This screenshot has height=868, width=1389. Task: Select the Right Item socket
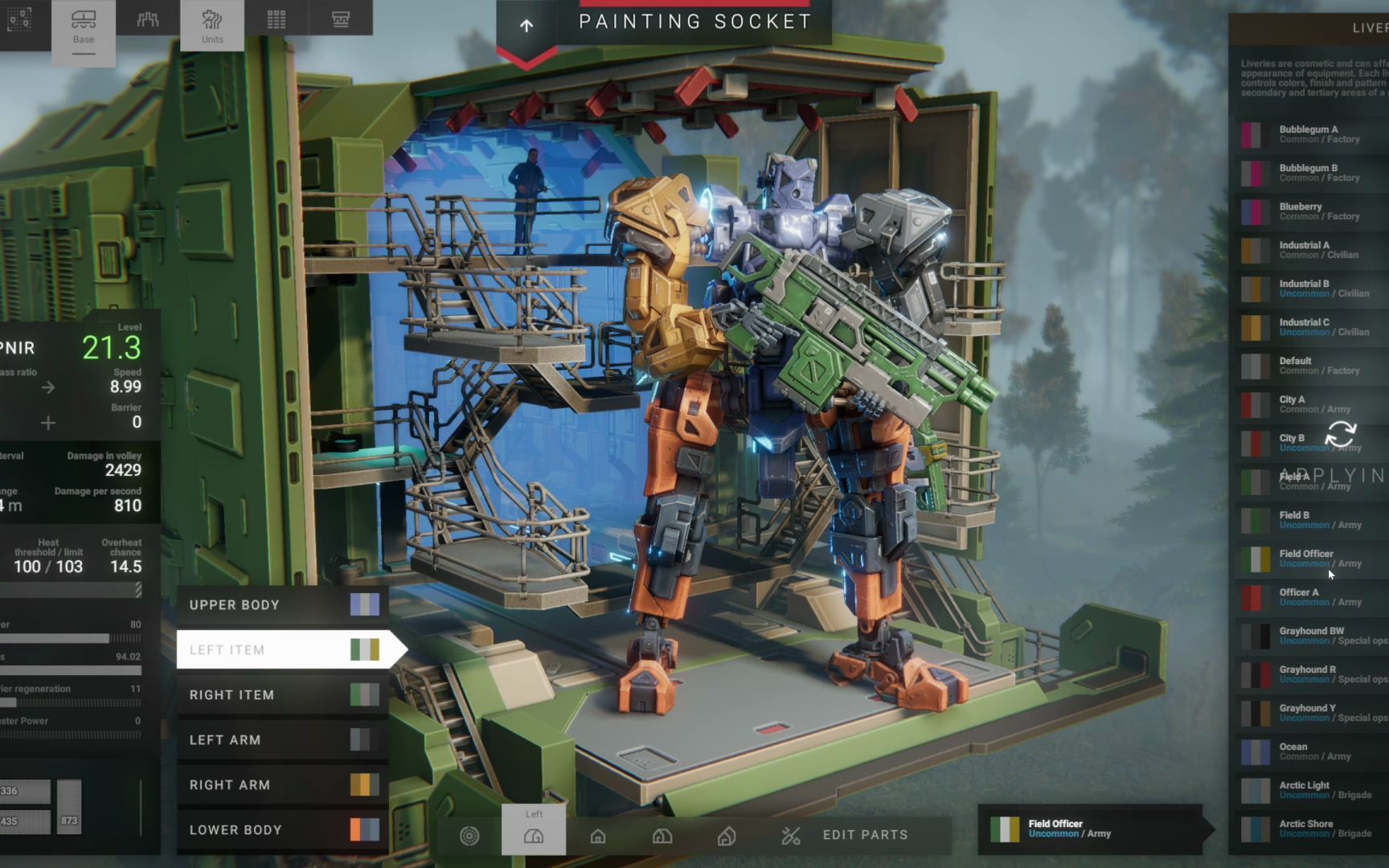coord(283,695)
